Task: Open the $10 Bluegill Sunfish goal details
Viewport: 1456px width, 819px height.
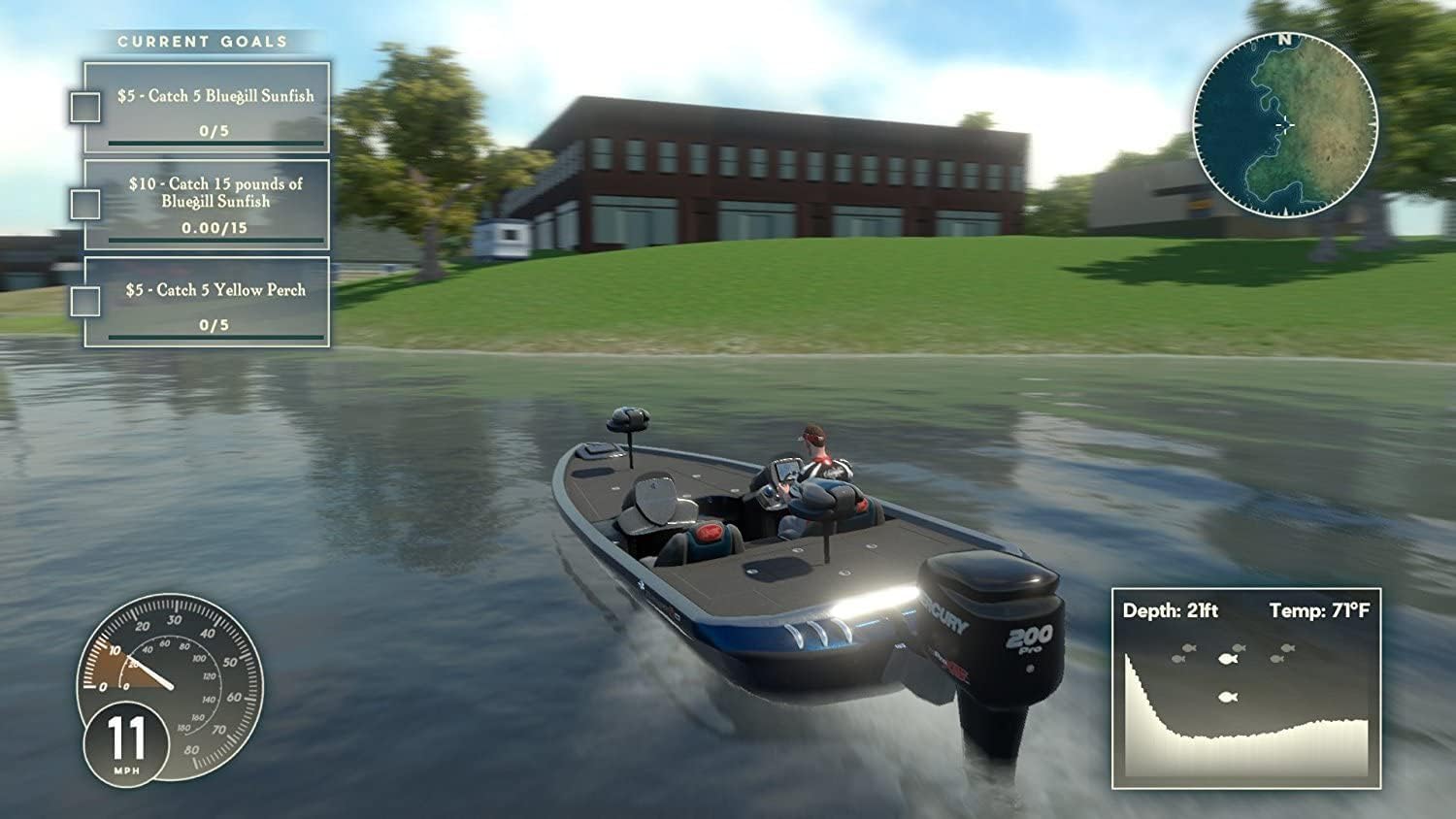Action: click(215, 192)
